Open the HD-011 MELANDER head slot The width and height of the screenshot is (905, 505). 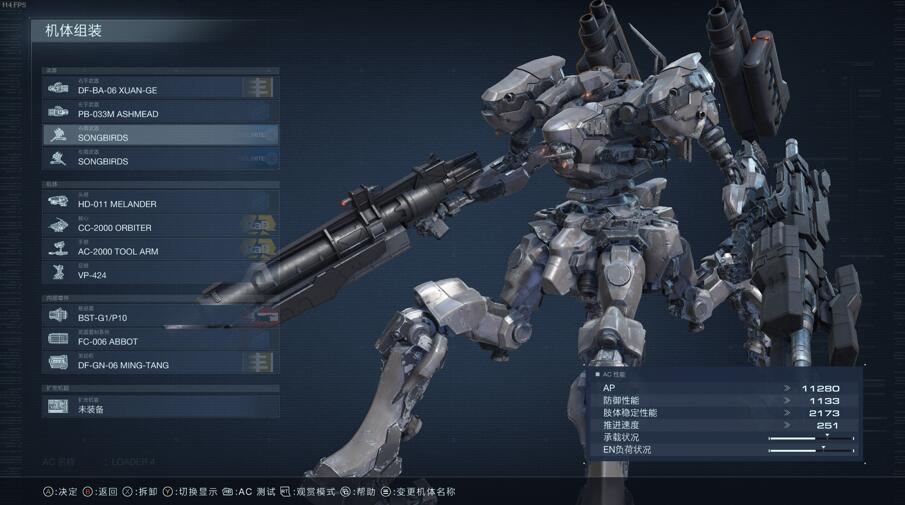(160, 202)
